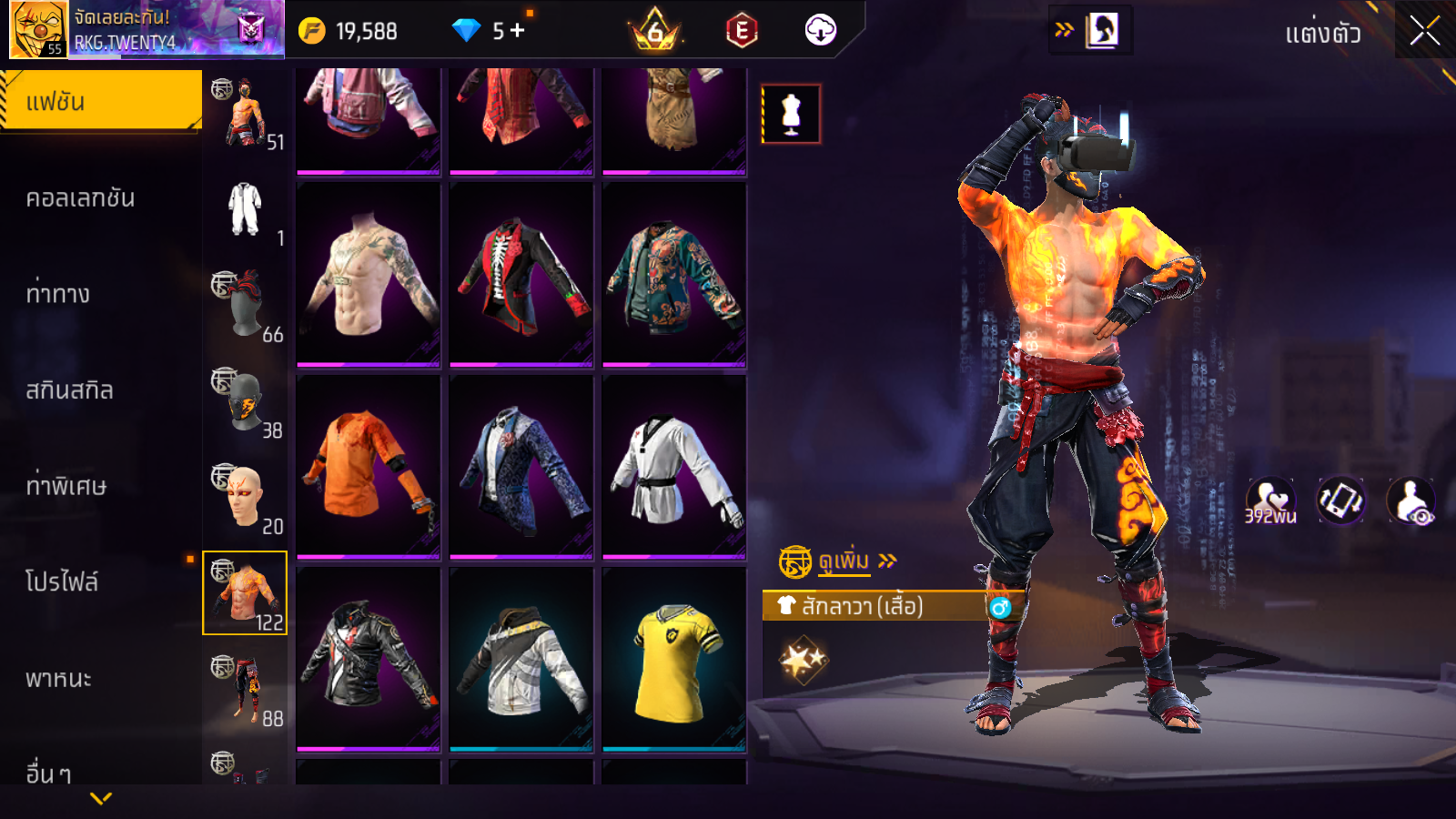The width and height of the screenshot is (1456, 819).
Task: Select the พาหนะ vehicles menu entry
Action: click(x=59, y=679)
